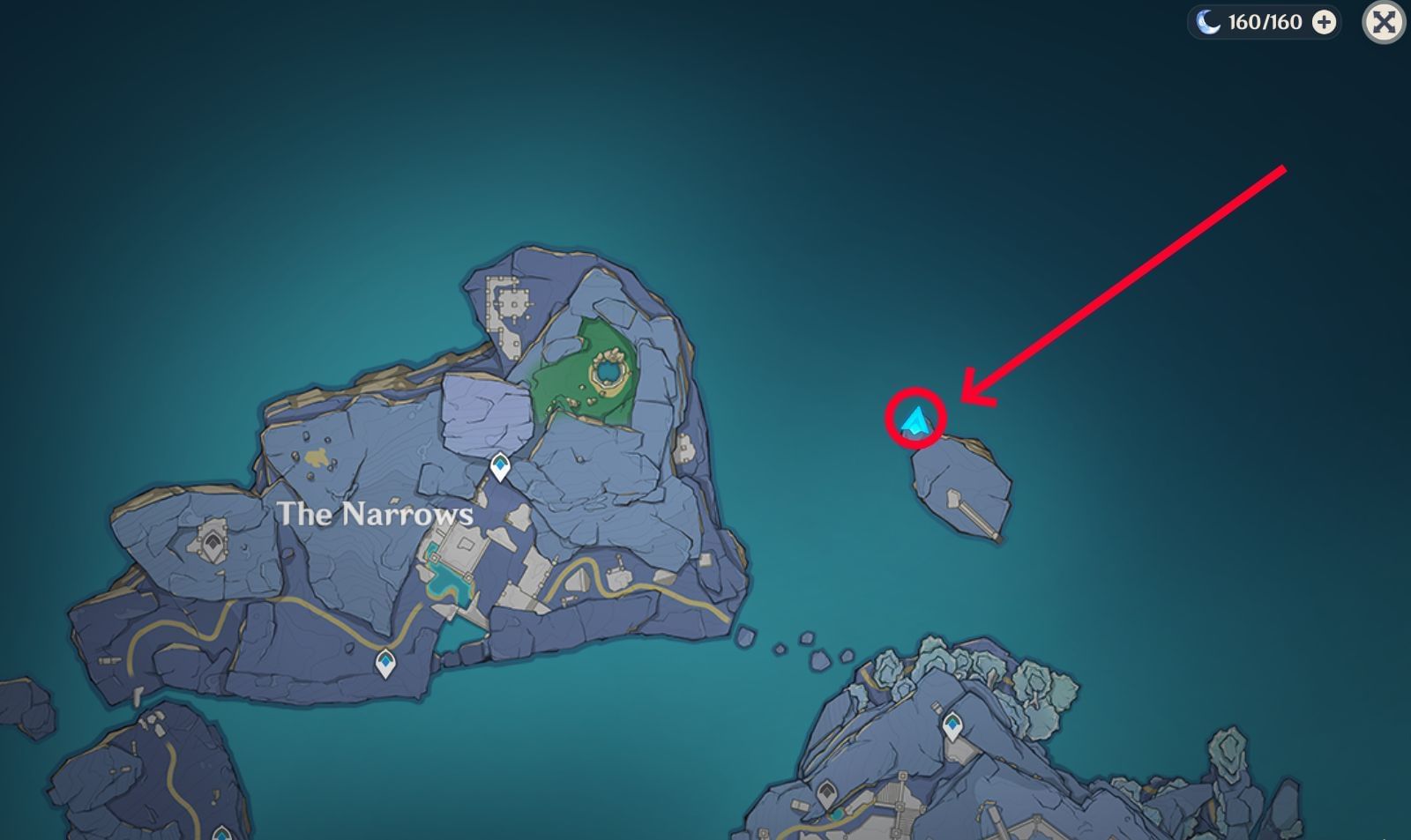This screenshot has width=1411, height=840.
Task: Click the ruin structure icon east of the green clearing
Action: [683, 447]
